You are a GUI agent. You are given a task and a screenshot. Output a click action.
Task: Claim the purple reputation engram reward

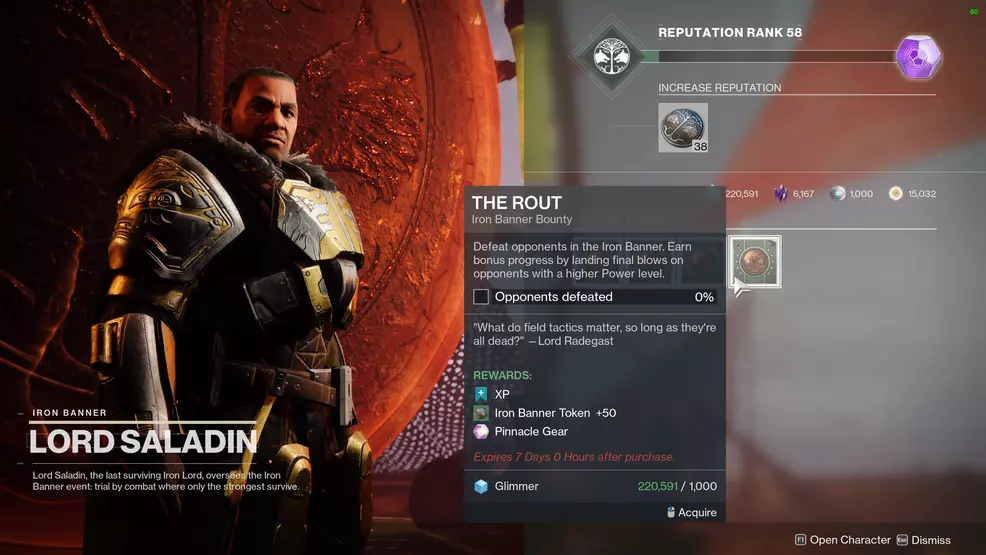tap(919, 55)
